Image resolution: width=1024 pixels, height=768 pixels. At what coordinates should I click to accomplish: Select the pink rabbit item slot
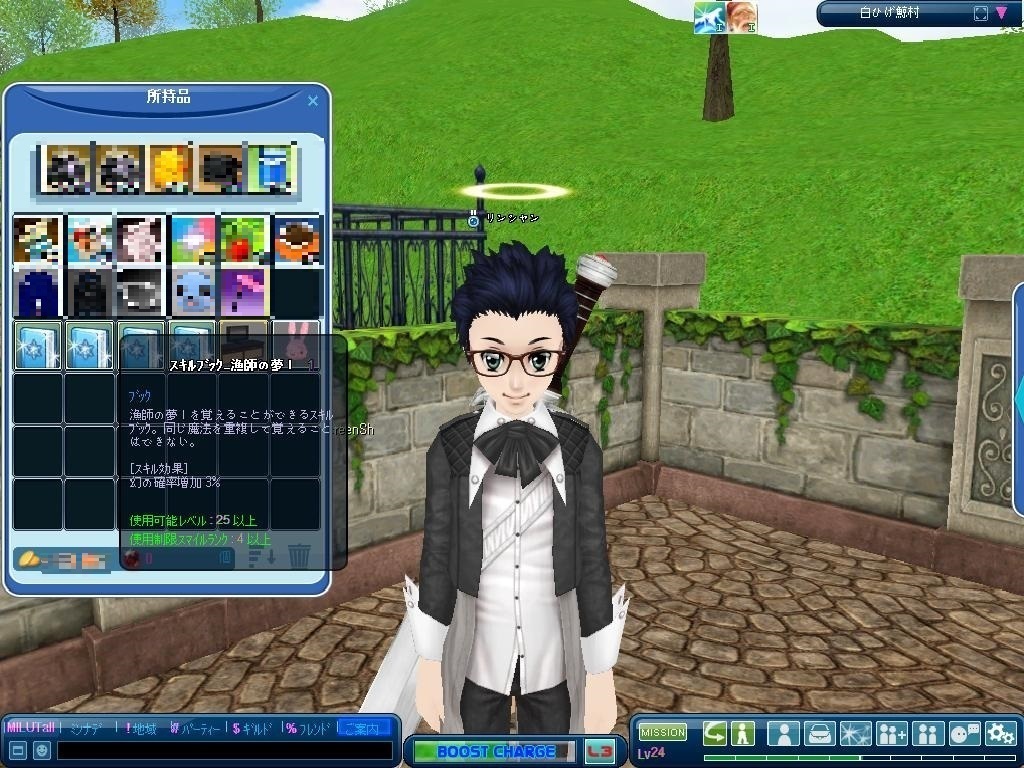[297, 337]
